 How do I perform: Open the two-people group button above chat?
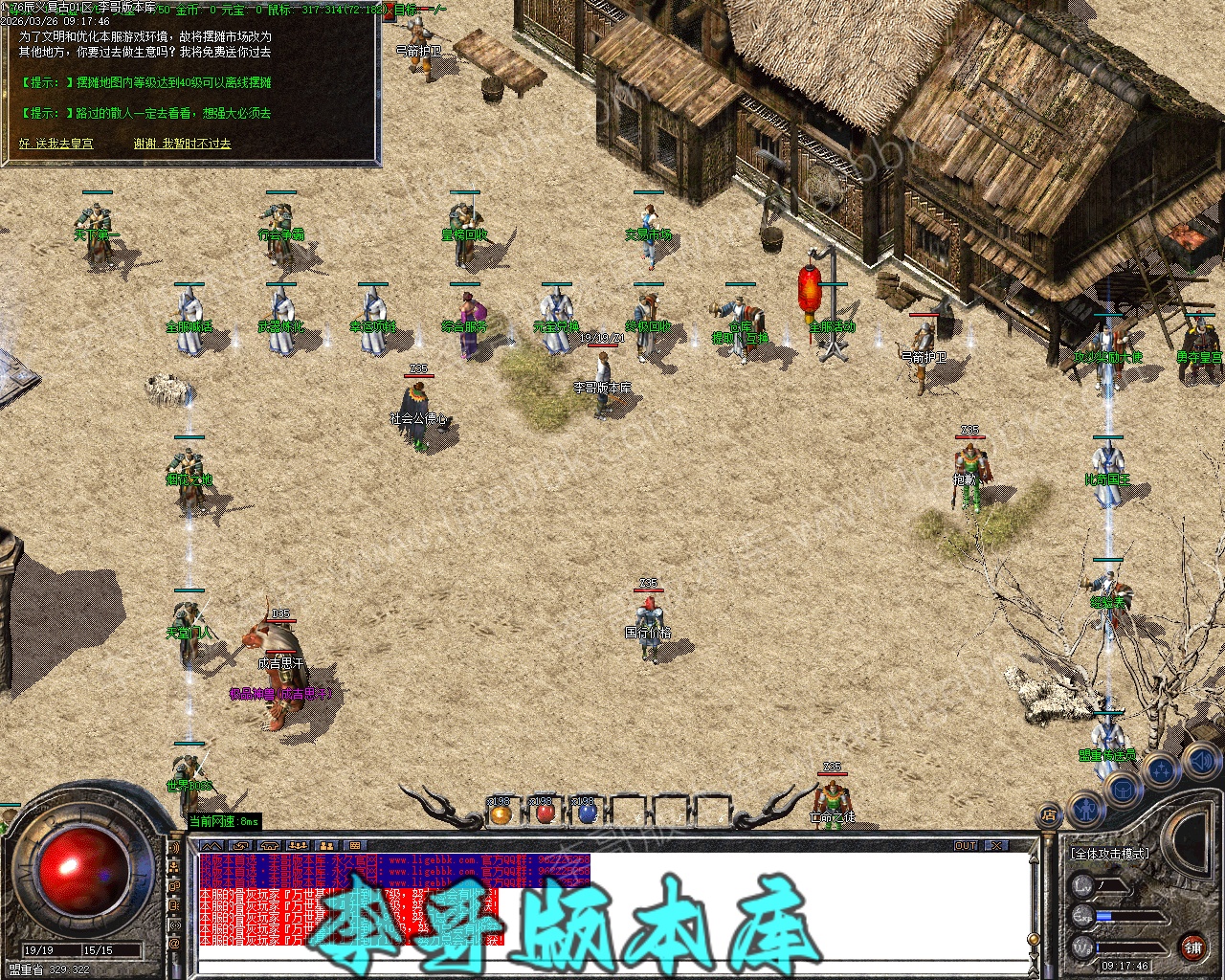[x=326, y=846]
